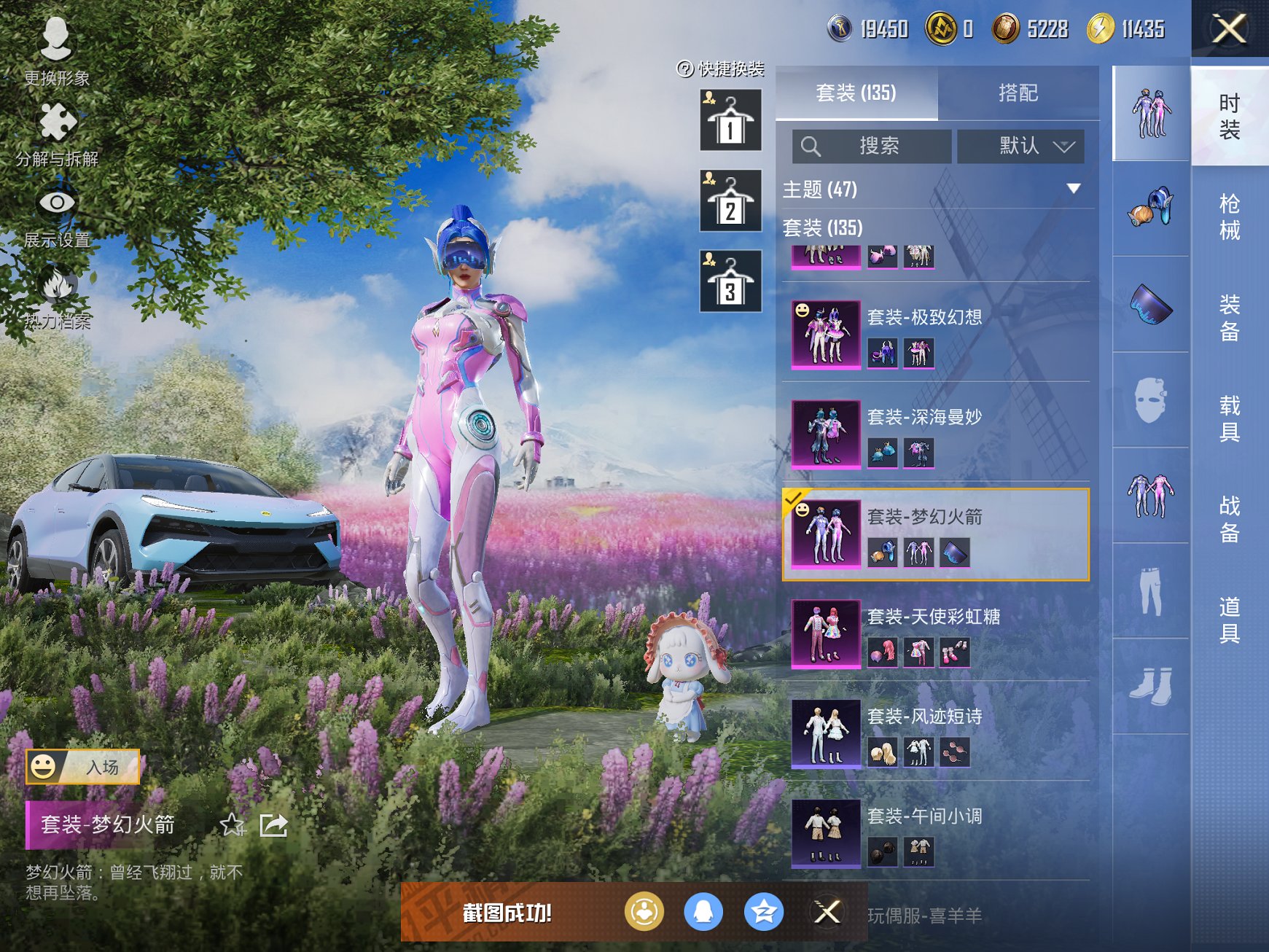Screen dimensions: 1269x952
Task: Favorite the outfit with the star icon
Action: tap(233, 825)
